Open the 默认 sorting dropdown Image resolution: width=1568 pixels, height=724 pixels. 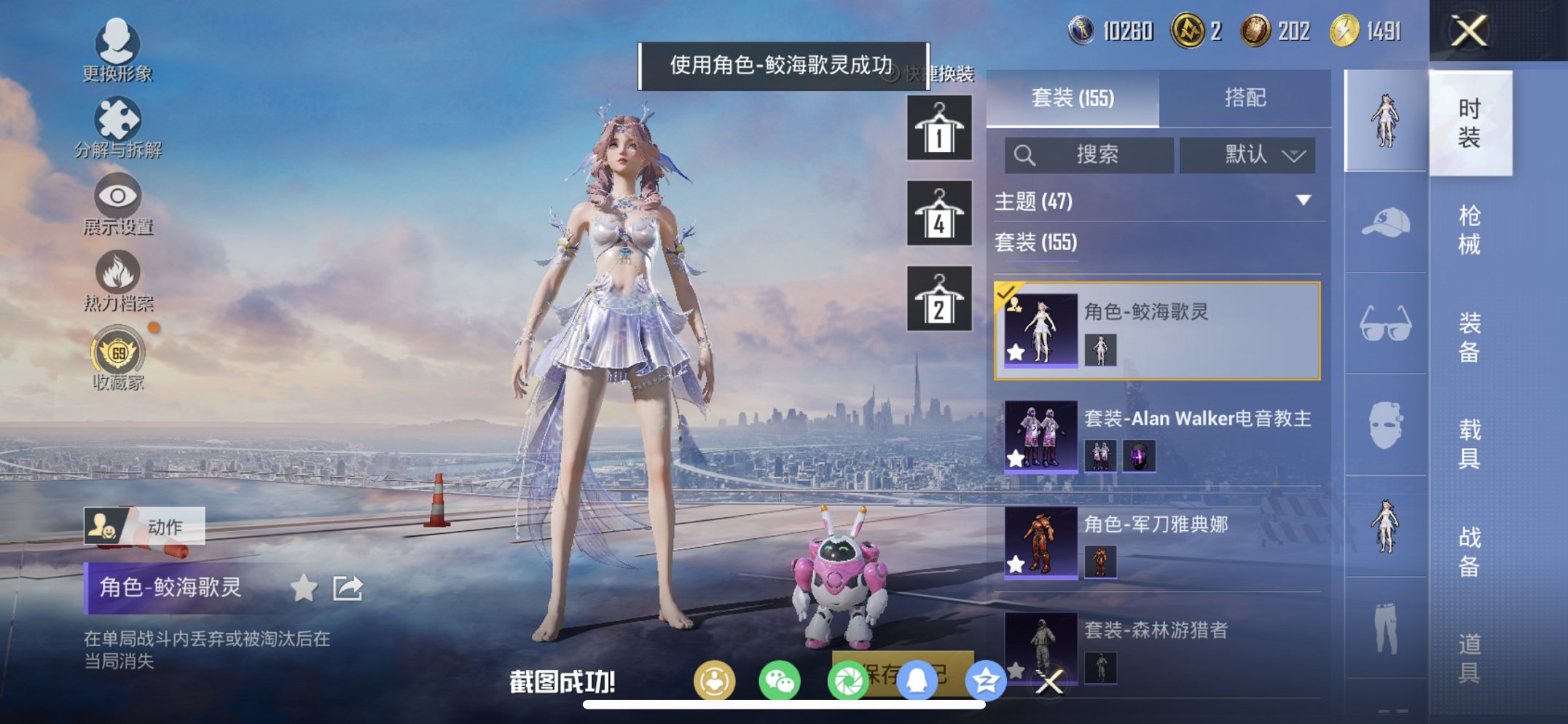(1247, 155)
